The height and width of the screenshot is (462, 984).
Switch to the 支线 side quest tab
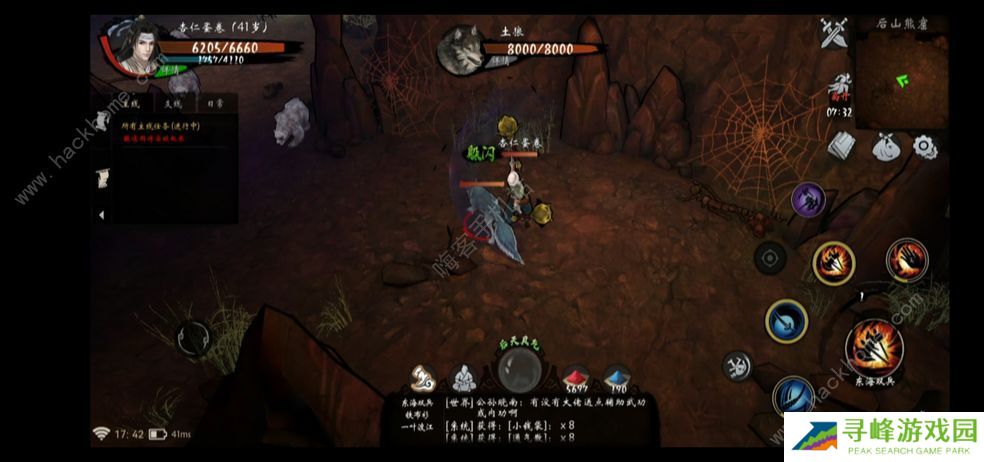pos(174,102)
